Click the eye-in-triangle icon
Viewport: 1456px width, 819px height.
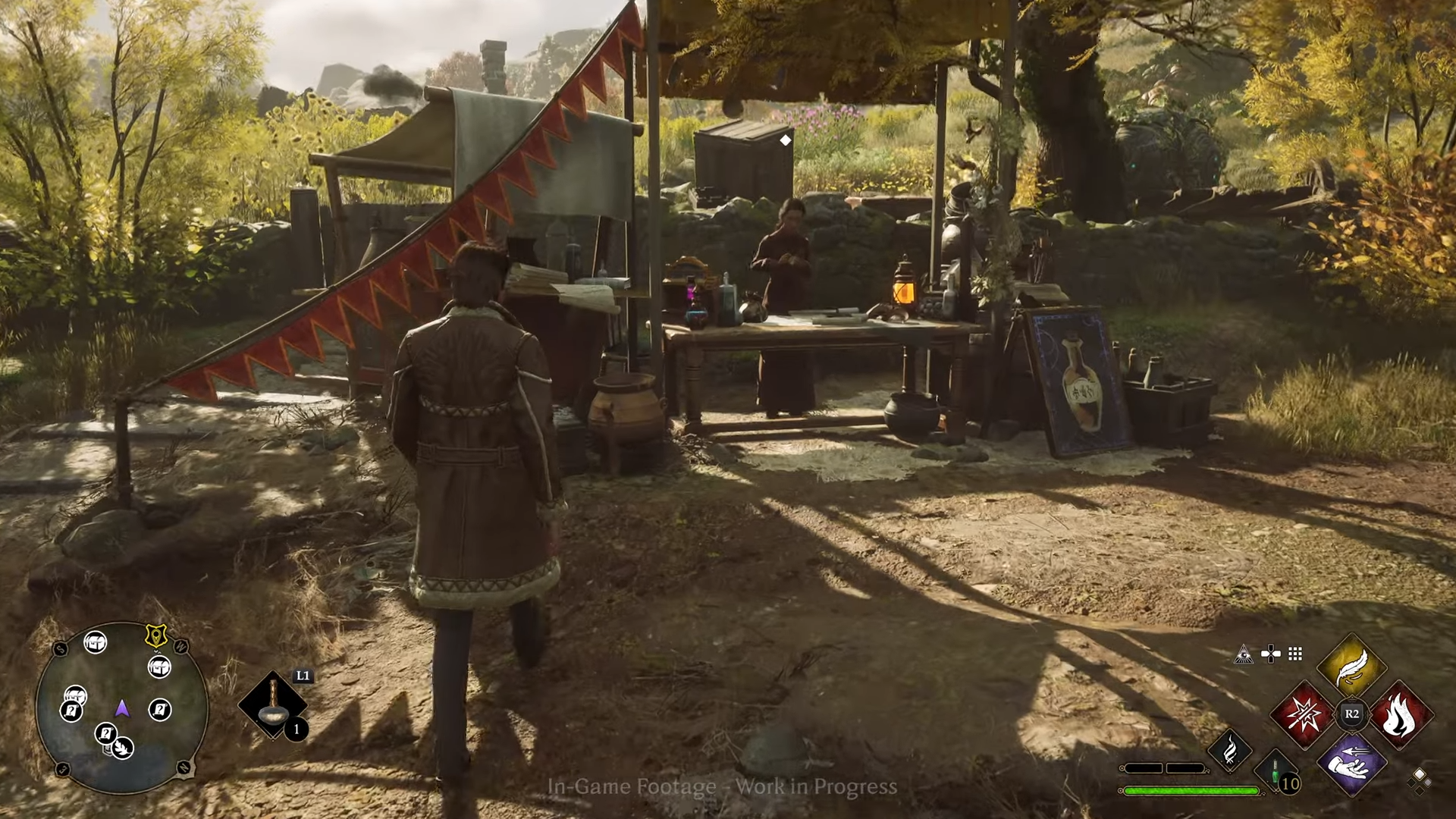tap(1243, 654)
